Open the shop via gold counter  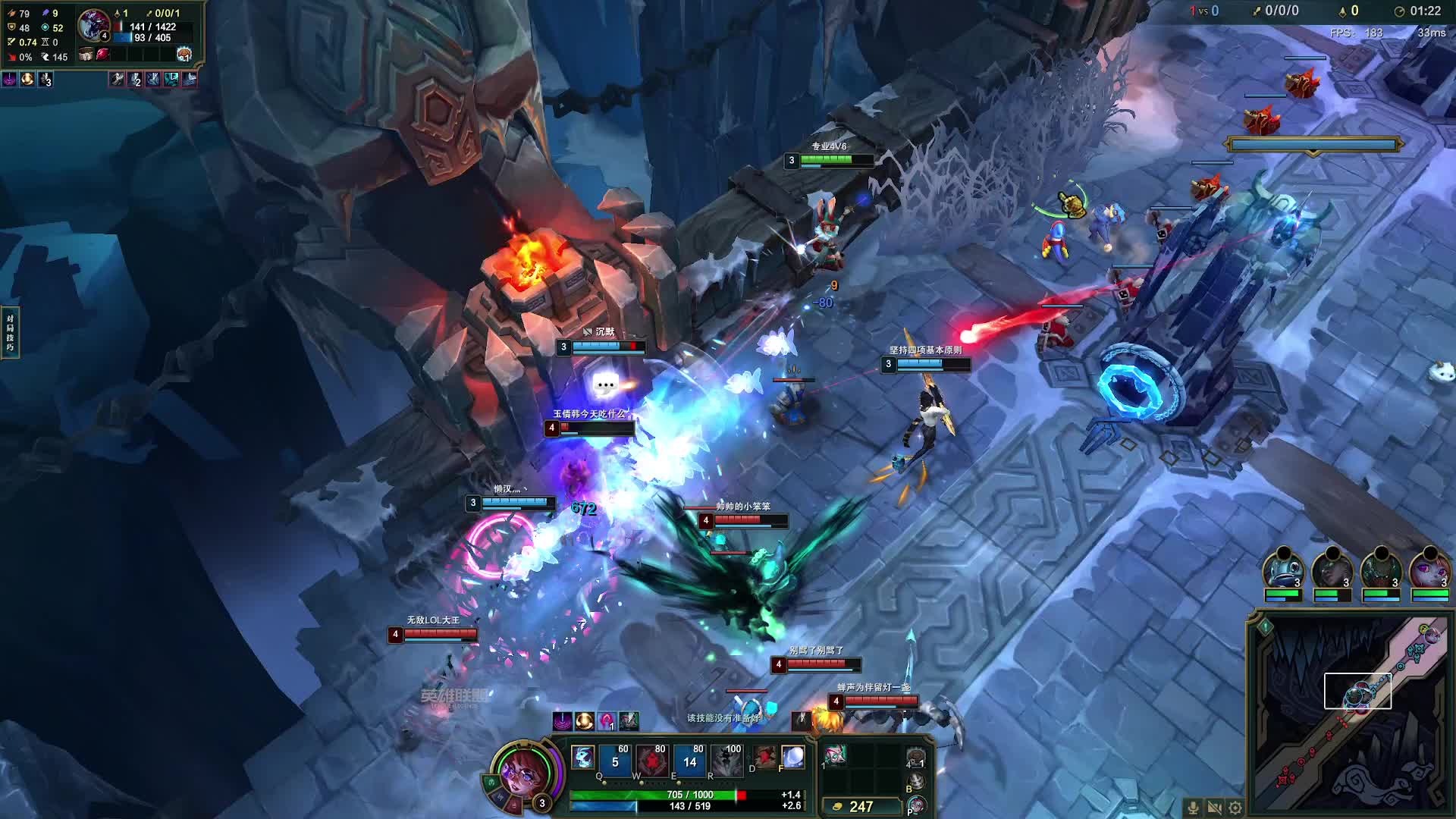[860, 806]
